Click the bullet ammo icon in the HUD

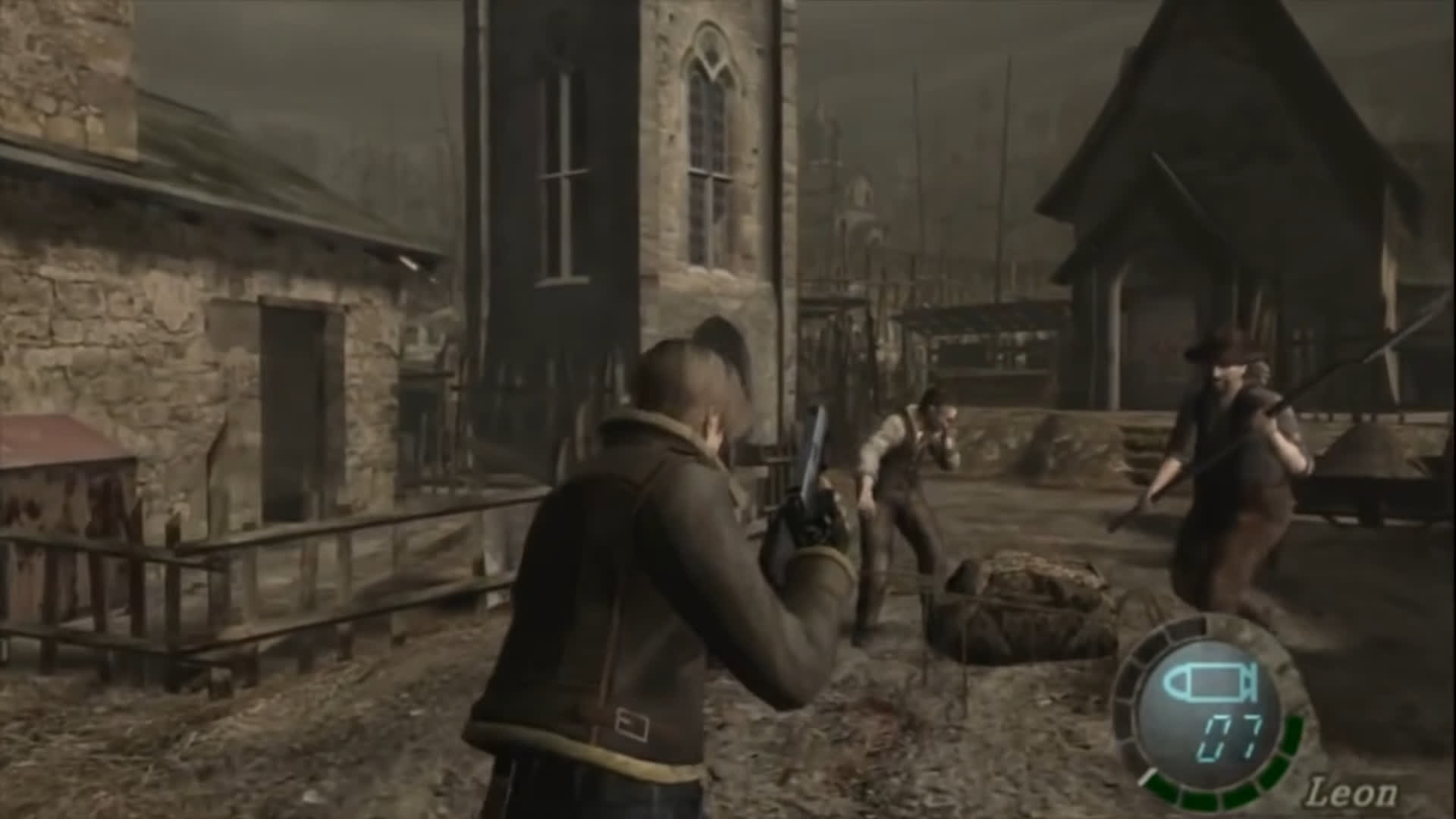(x=1211, y=684)
